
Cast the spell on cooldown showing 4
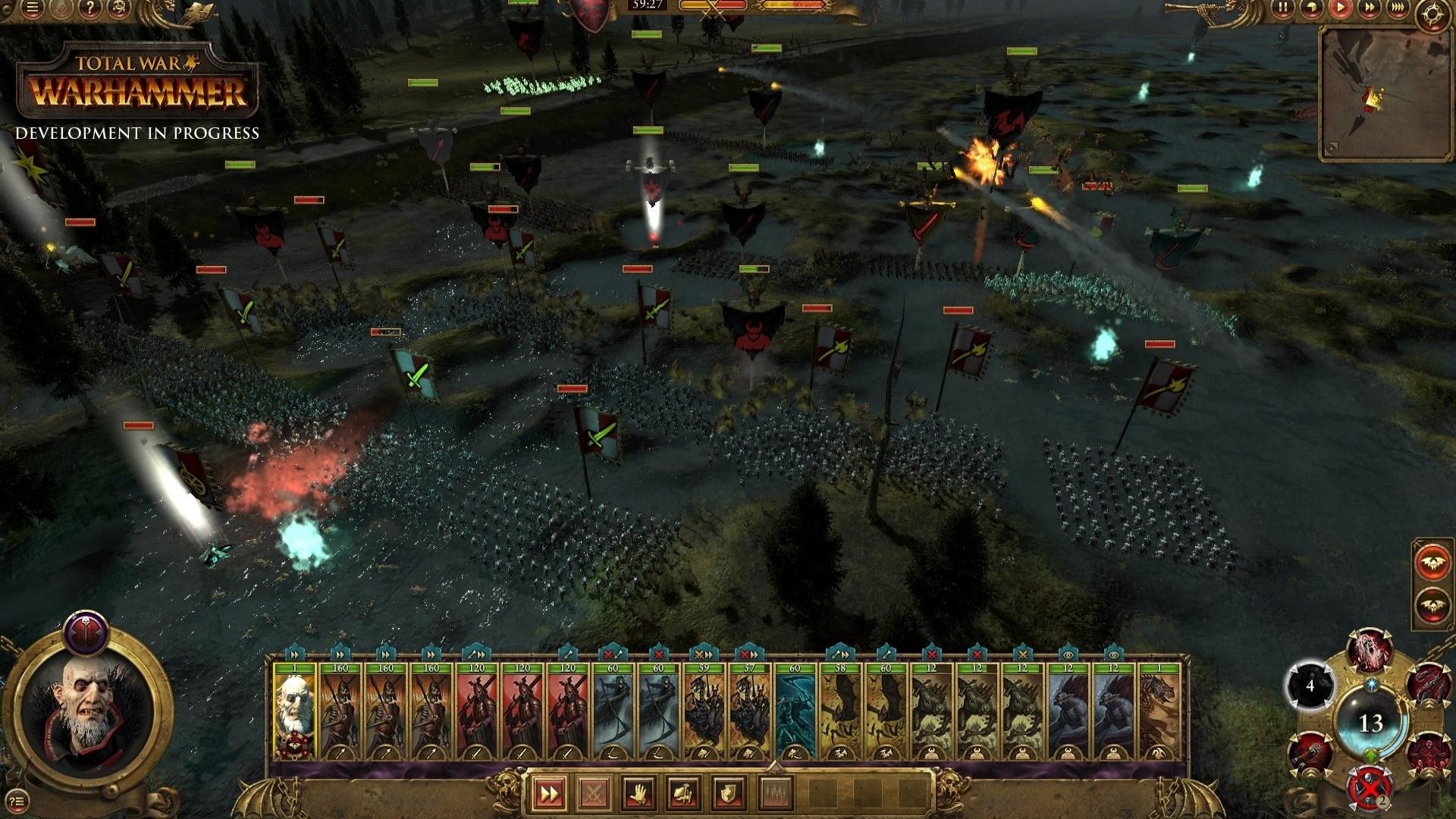(x=1310, y=686)
